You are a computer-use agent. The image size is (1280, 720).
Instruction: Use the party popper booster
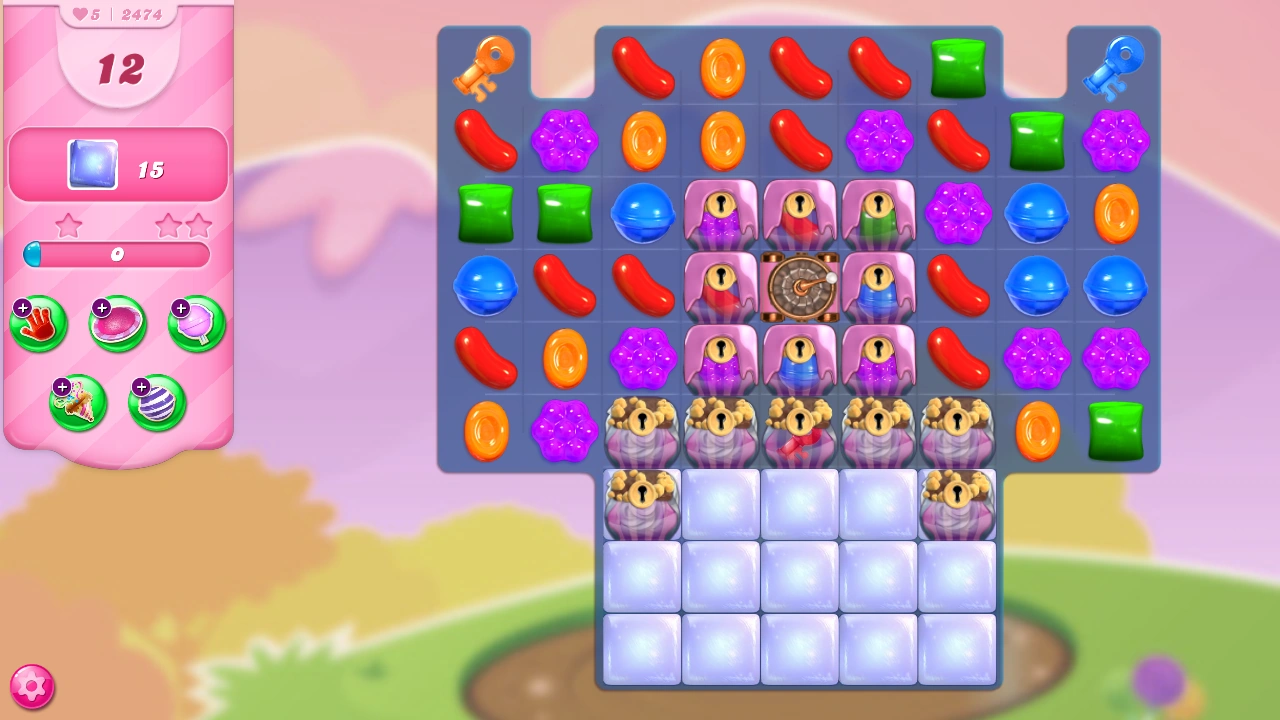79,403
